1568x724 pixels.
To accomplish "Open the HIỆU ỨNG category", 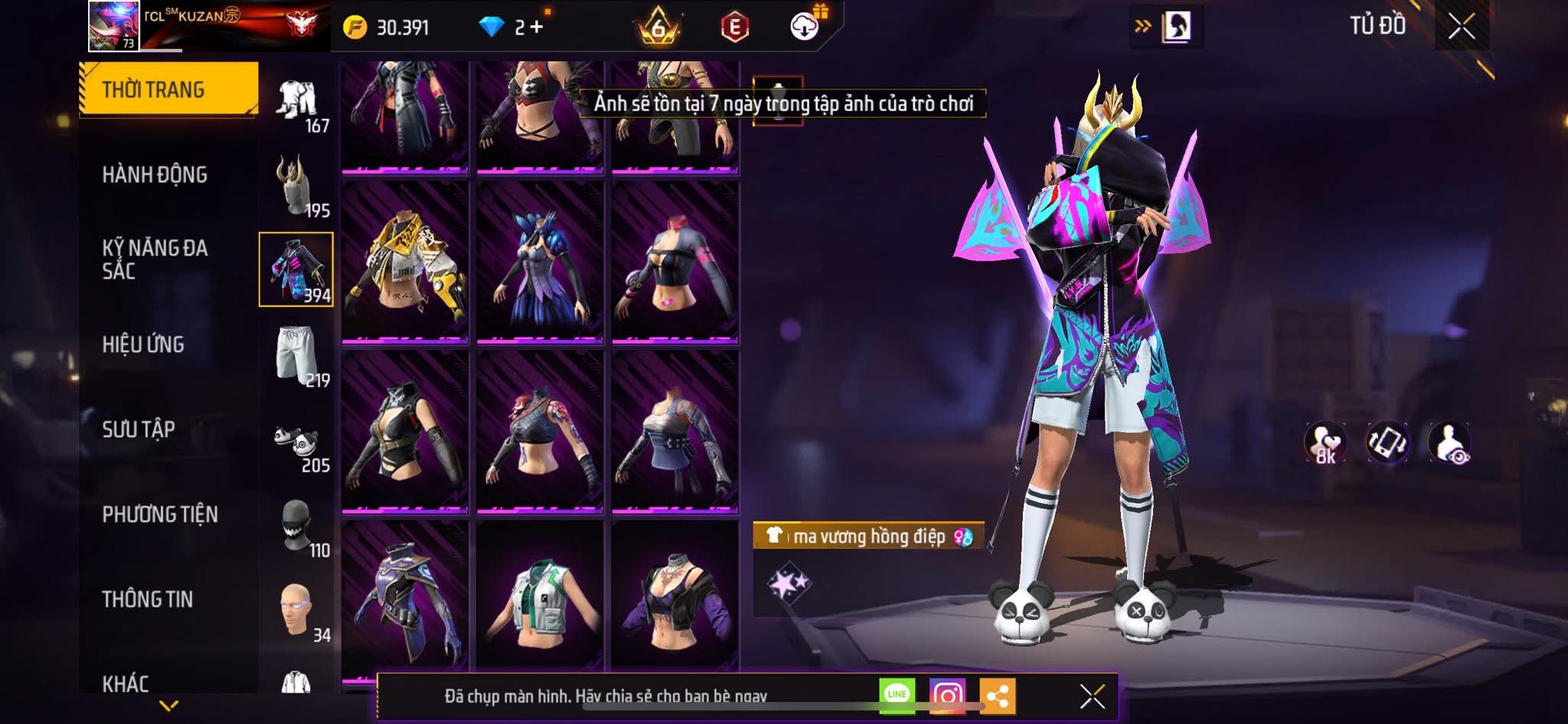I will pyautogui.click(x=143, y=345).
